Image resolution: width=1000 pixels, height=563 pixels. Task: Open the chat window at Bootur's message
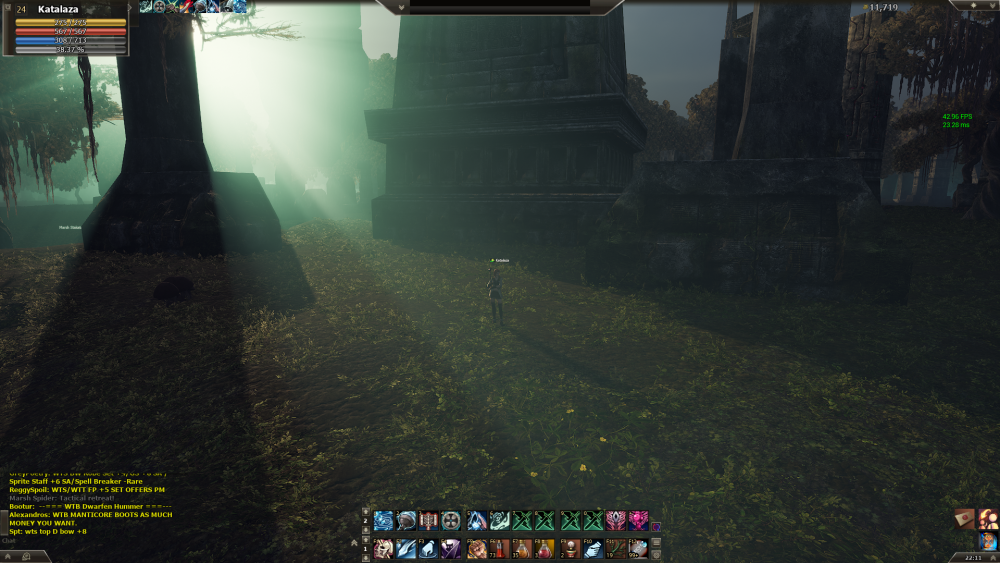90,506
